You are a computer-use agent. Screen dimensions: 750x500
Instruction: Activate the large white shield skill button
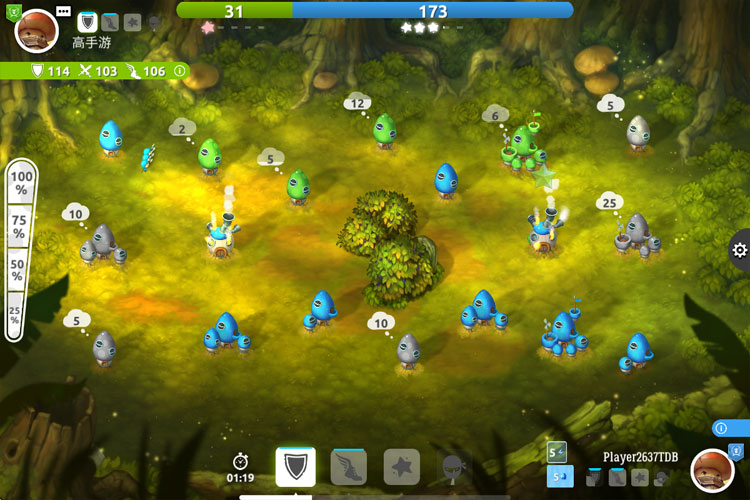(296, 466)
